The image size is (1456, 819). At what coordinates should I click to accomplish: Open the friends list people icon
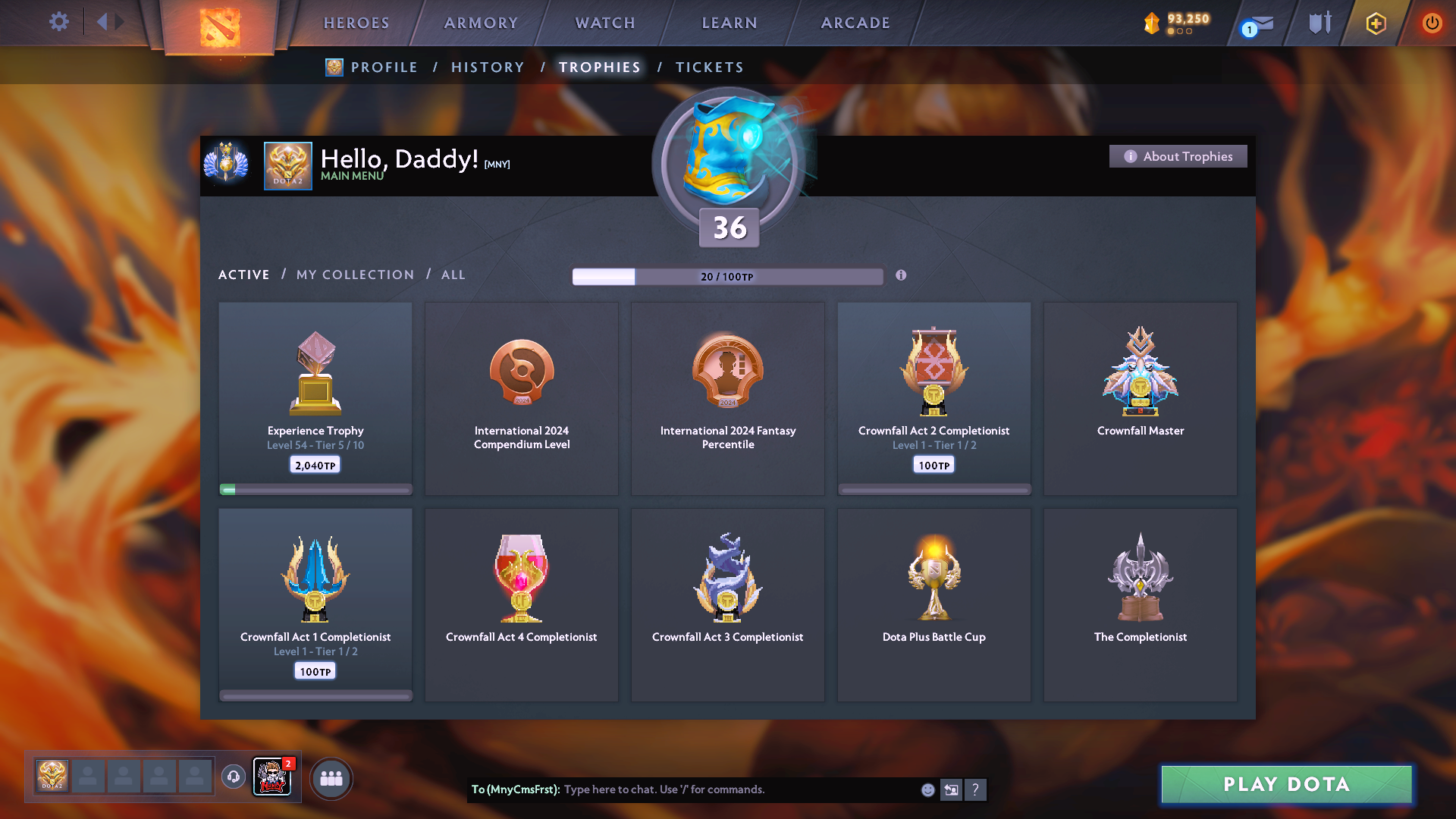tap(331, 777)
